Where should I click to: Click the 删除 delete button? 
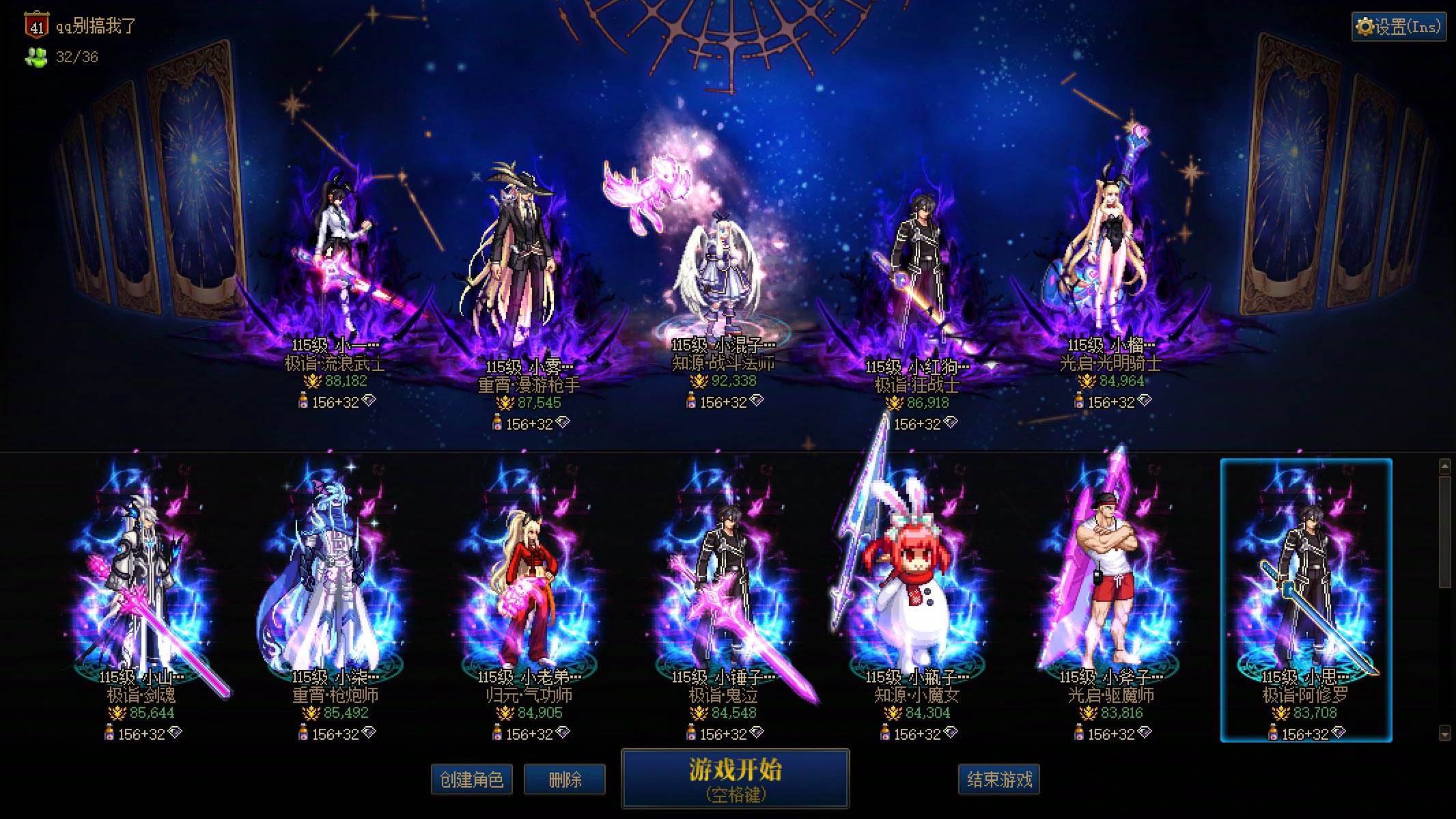coord(563,779)
